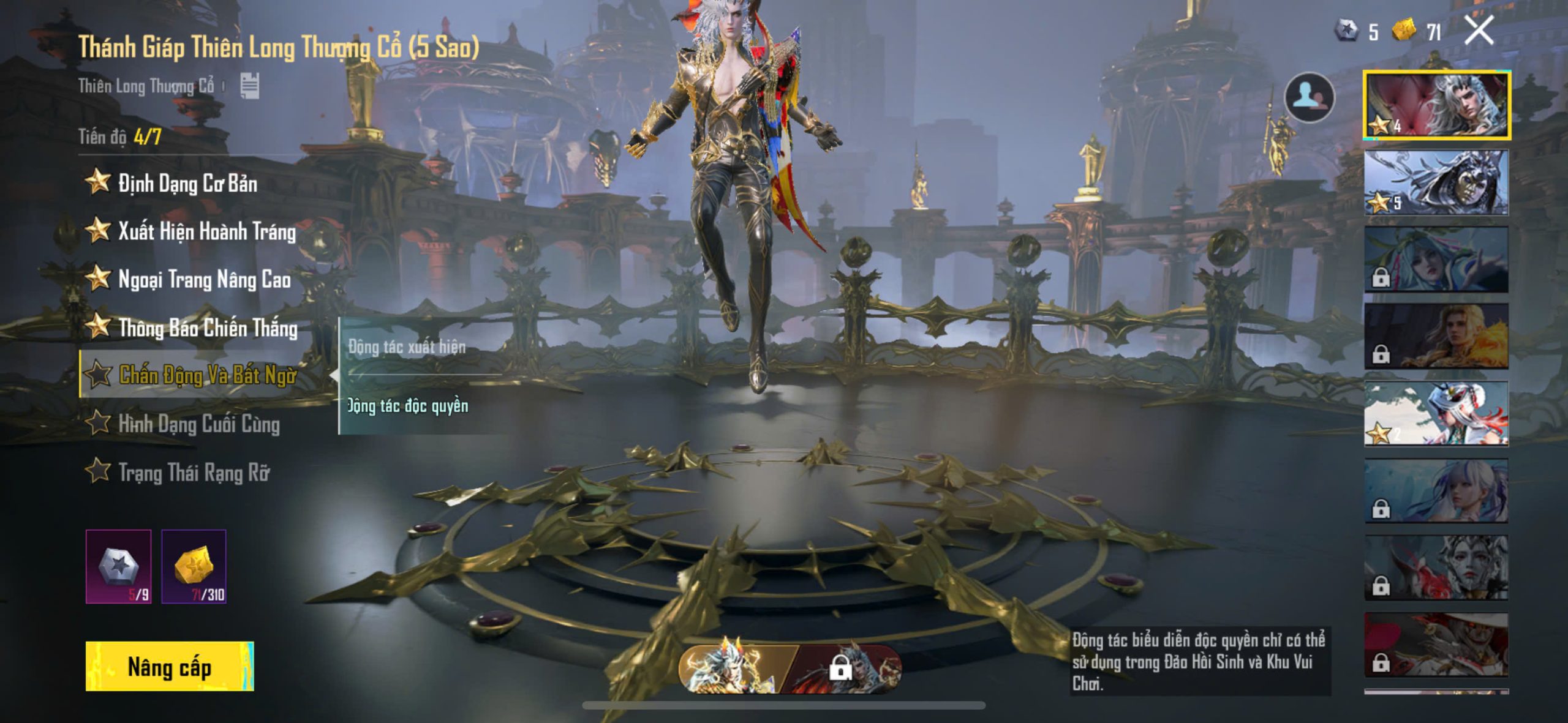Select the Định Dạng Cơ Bản level
Screen dimensions: 1568x723
point(187,183)
